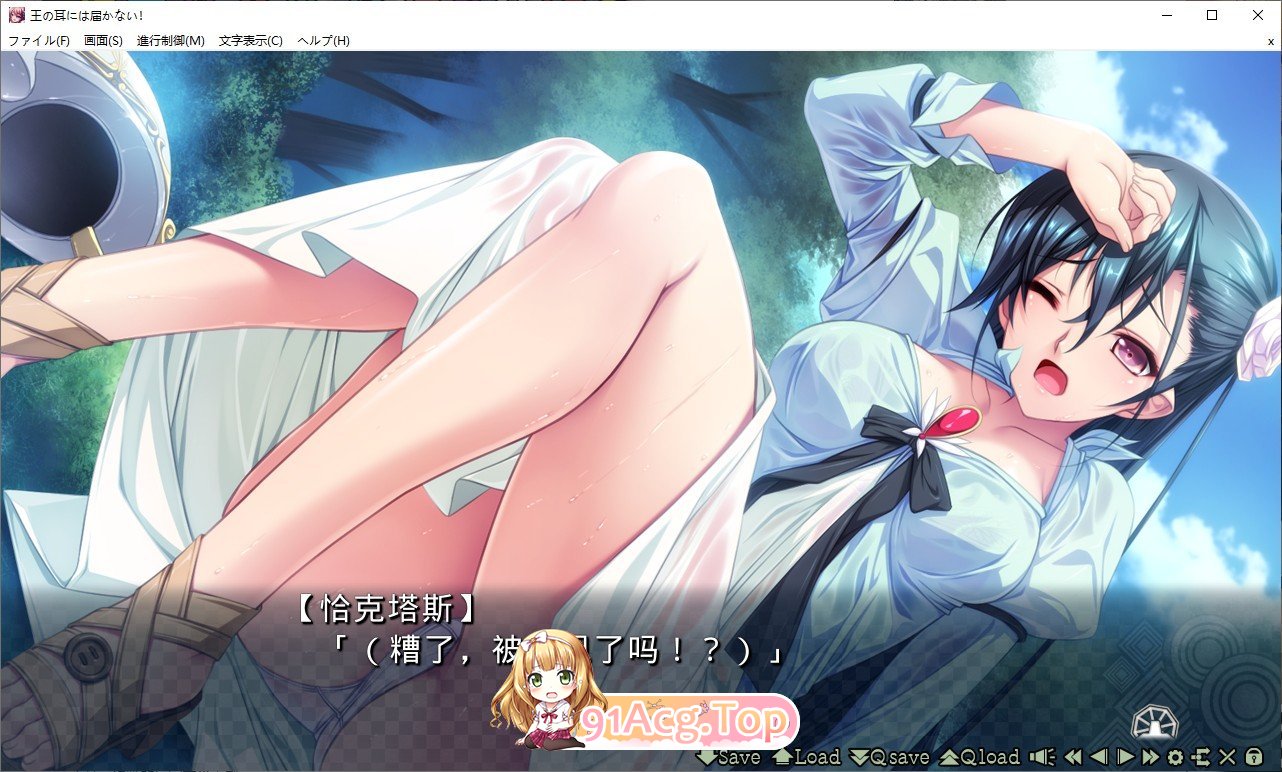Enable auto-read mode with the loop icon

[x=1201, y=757]
